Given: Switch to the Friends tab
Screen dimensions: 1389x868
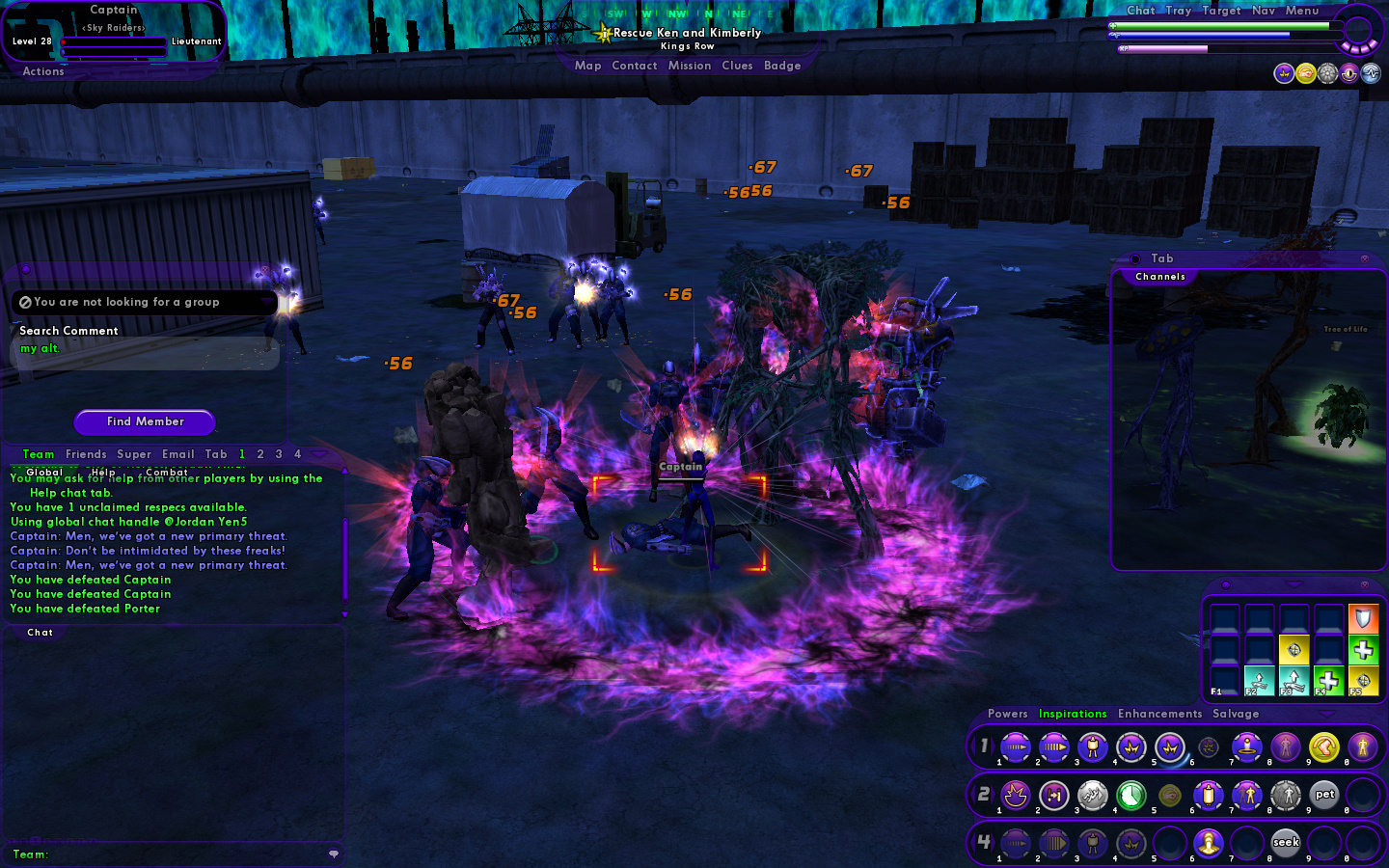Looking at the screenshot, I should 86,454.
